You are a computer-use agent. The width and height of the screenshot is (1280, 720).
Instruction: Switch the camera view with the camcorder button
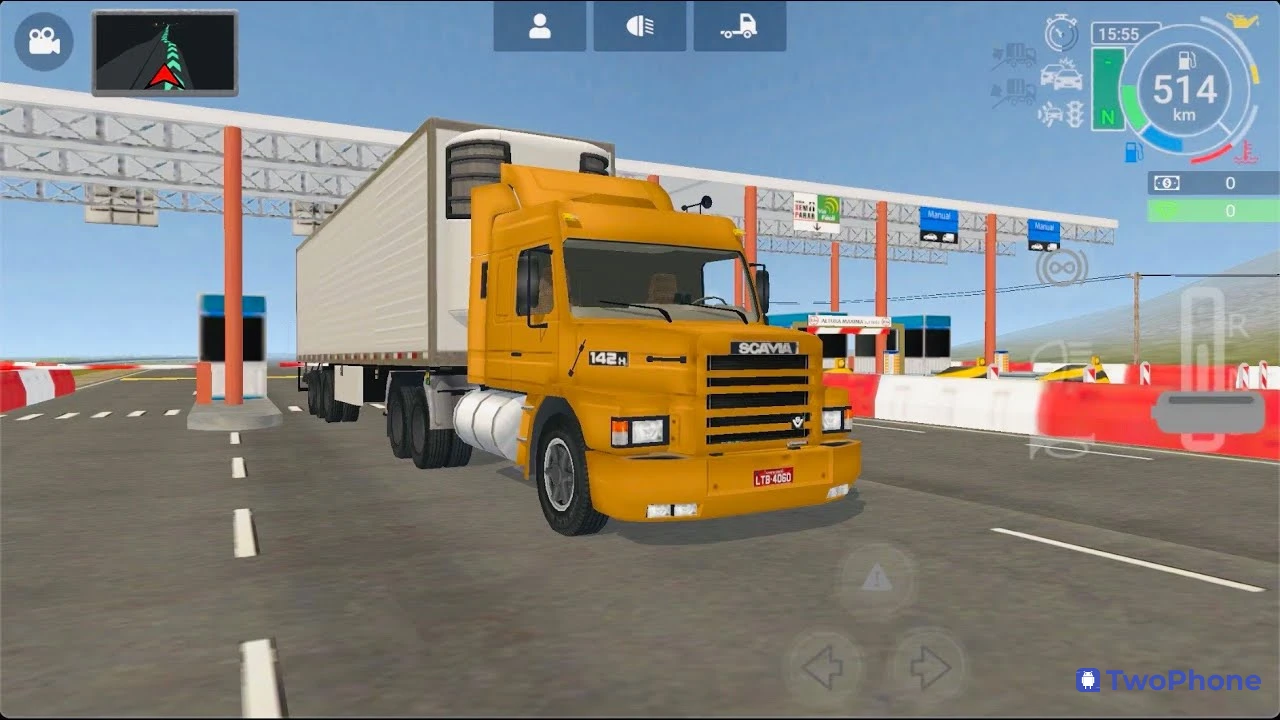[x=43, y=41]
